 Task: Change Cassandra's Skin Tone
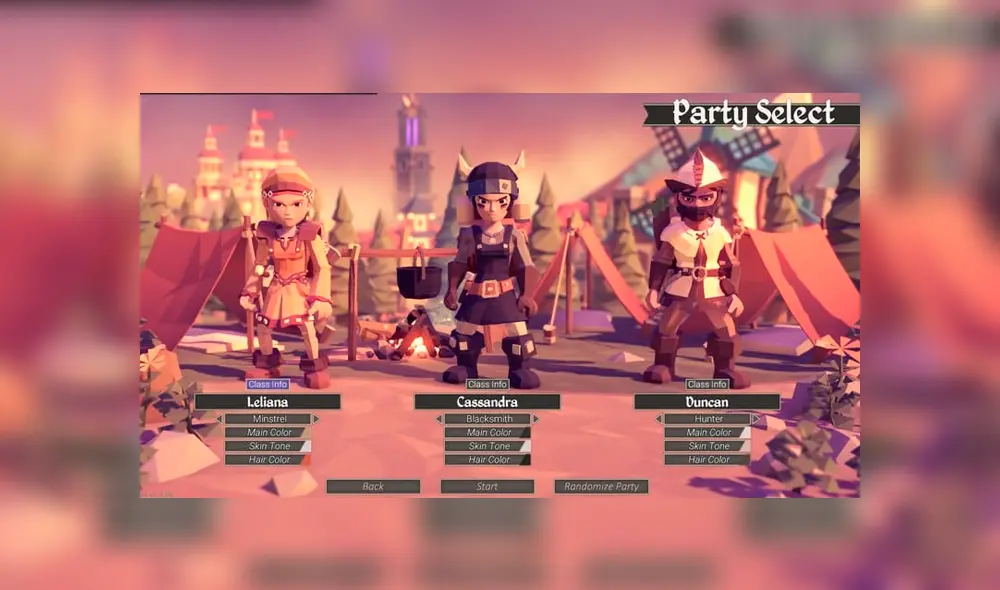point(487,446)
